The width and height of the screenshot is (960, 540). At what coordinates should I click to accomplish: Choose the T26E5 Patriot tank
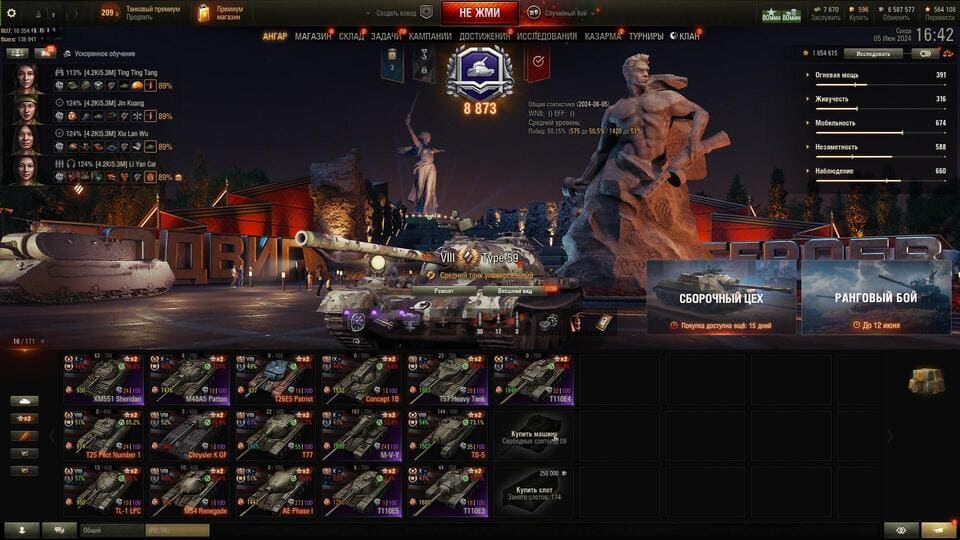276,379
